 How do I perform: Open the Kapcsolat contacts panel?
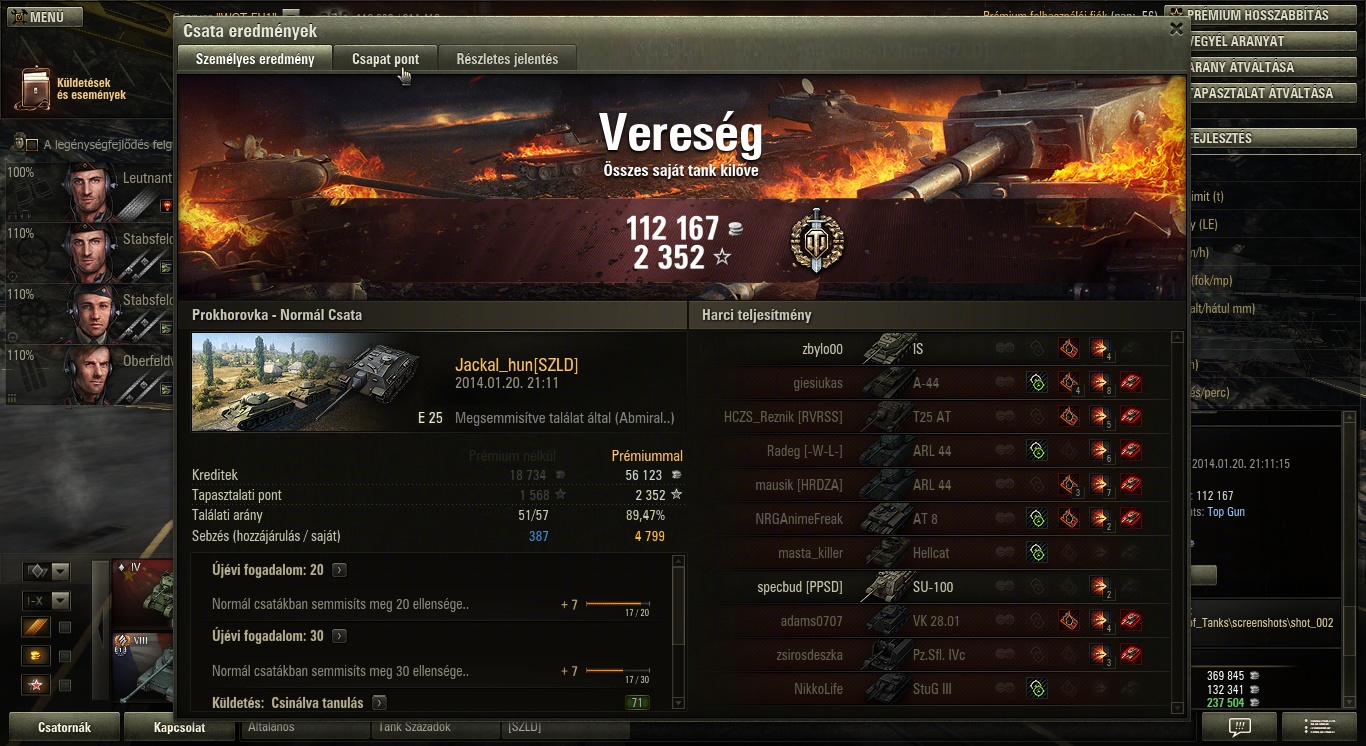tap(179, 727)
